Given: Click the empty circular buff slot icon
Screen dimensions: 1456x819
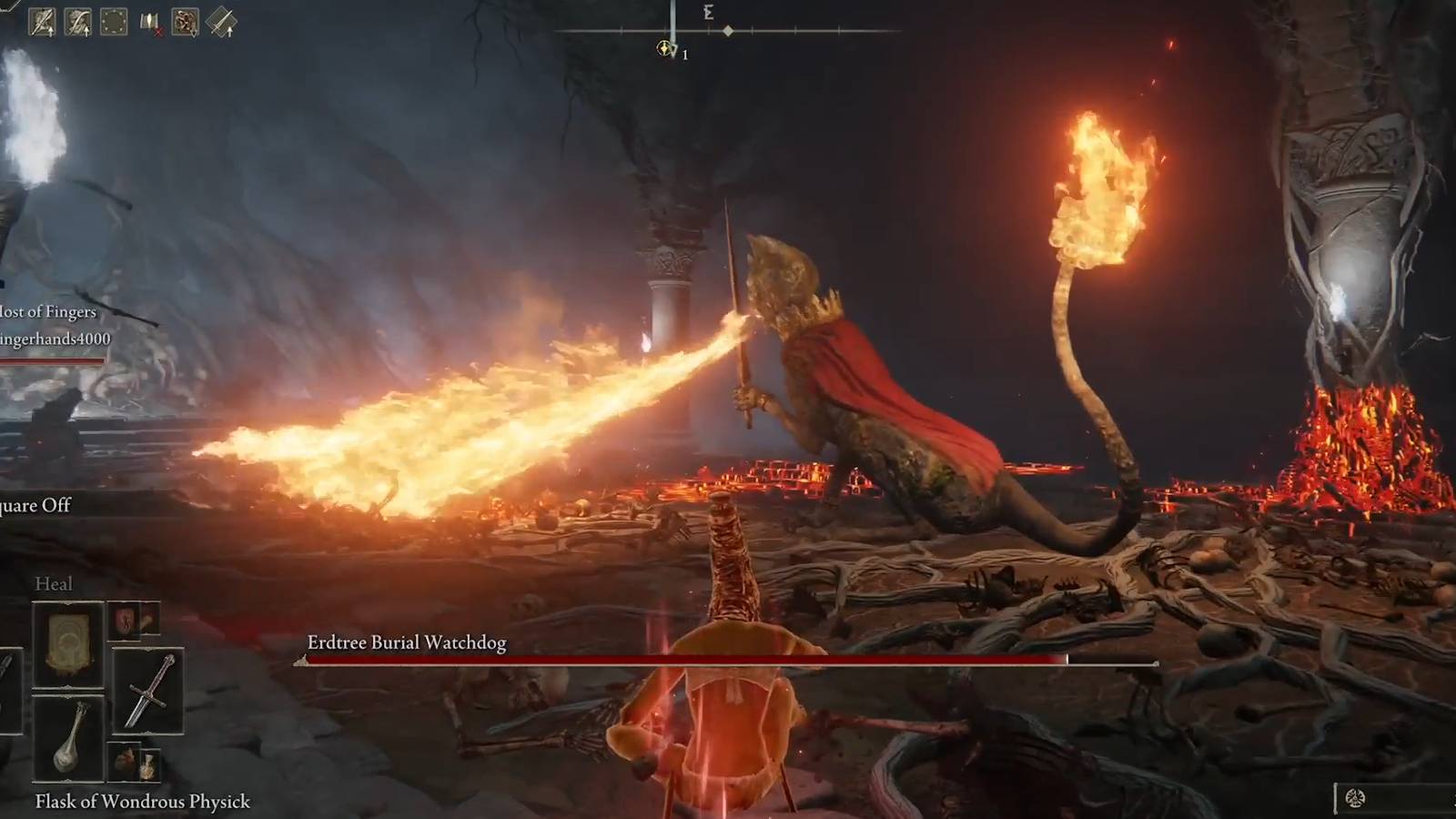Looking at the screenshot, I should [114, 22].
